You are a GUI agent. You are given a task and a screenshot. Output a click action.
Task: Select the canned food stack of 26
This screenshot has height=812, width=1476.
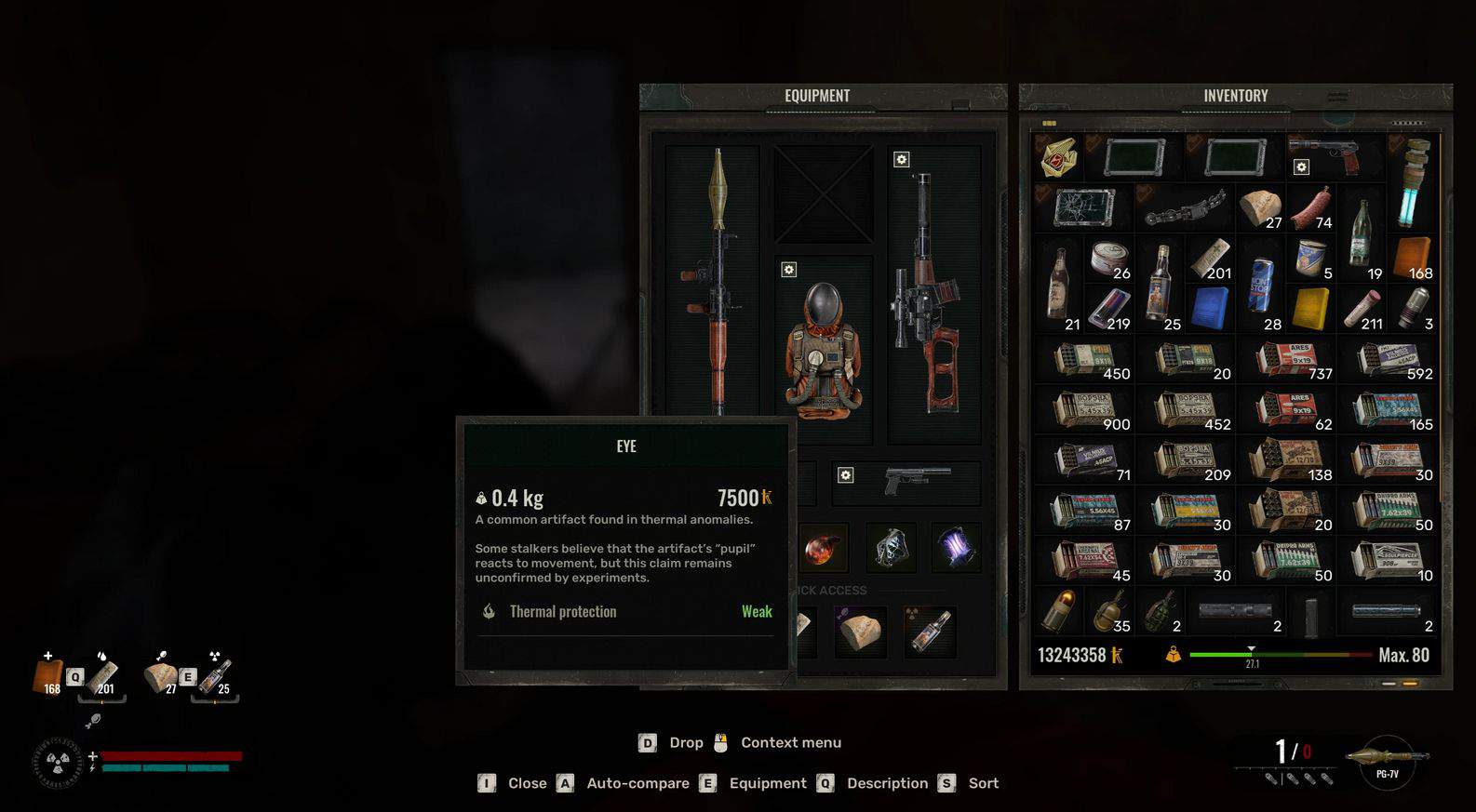(x=1109, y=259)
